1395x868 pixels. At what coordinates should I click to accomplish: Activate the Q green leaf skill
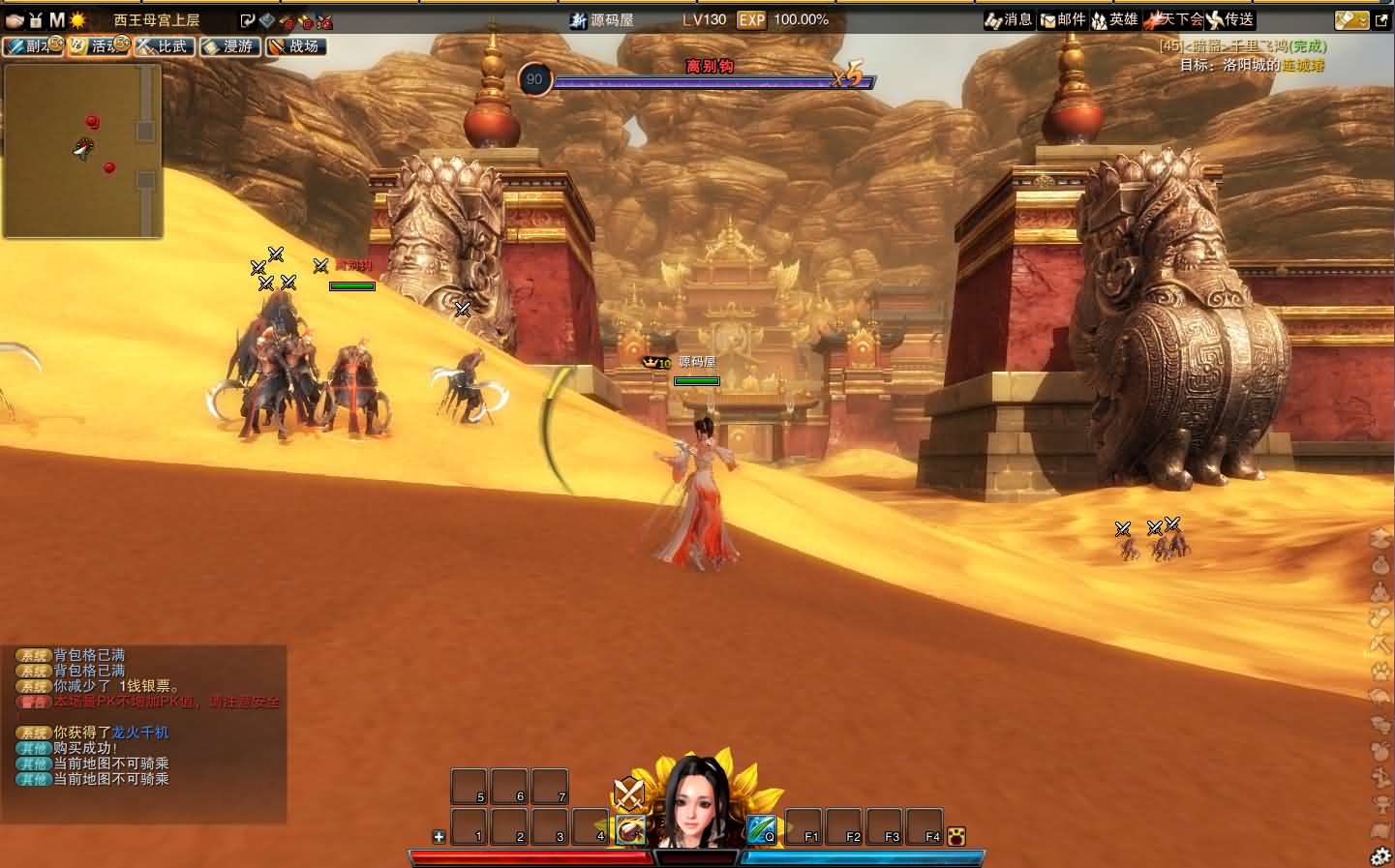tap(762, 829)
